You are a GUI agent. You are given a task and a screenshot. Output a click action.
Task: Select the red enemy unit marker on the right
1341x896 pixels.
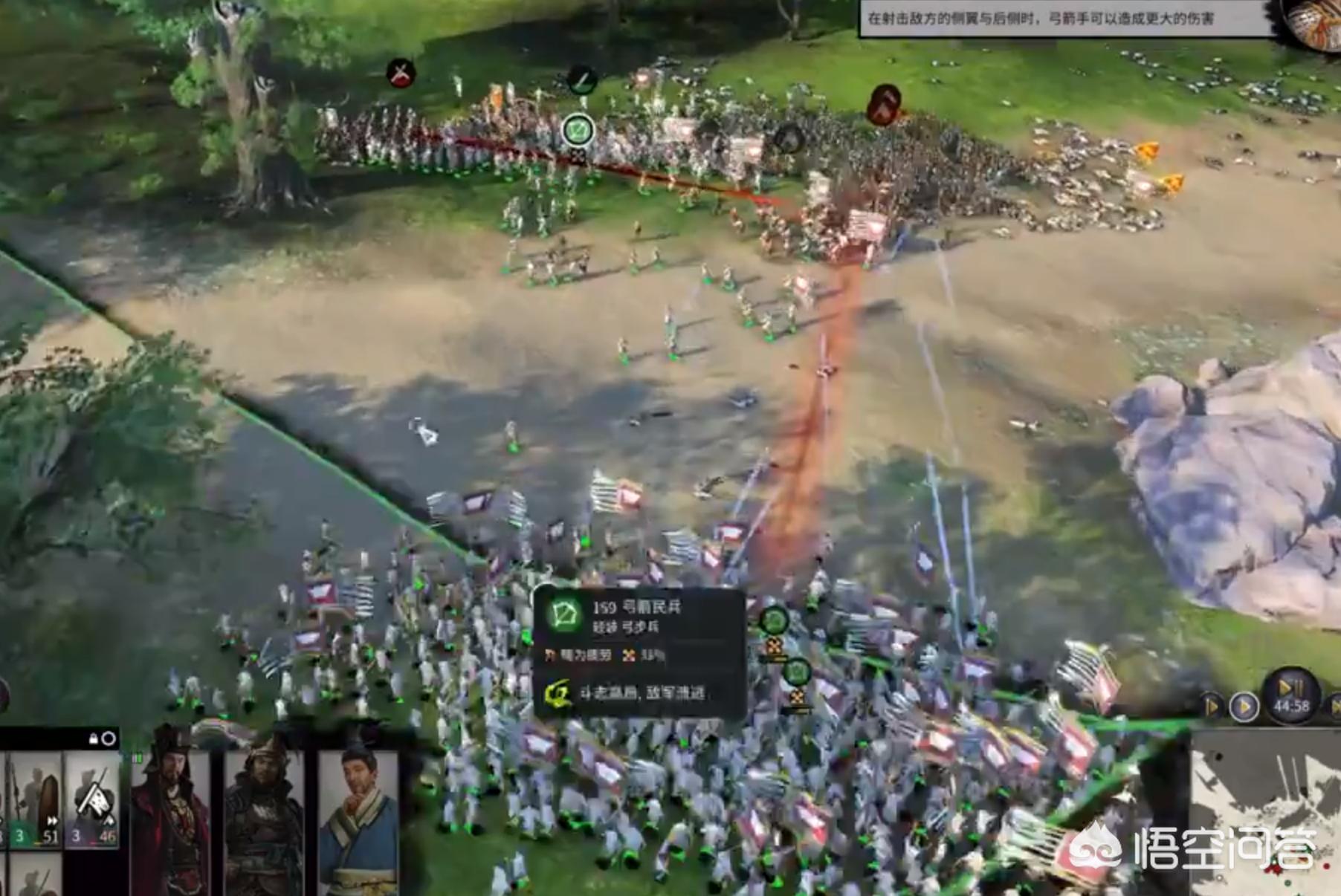(x=885, y=104)
